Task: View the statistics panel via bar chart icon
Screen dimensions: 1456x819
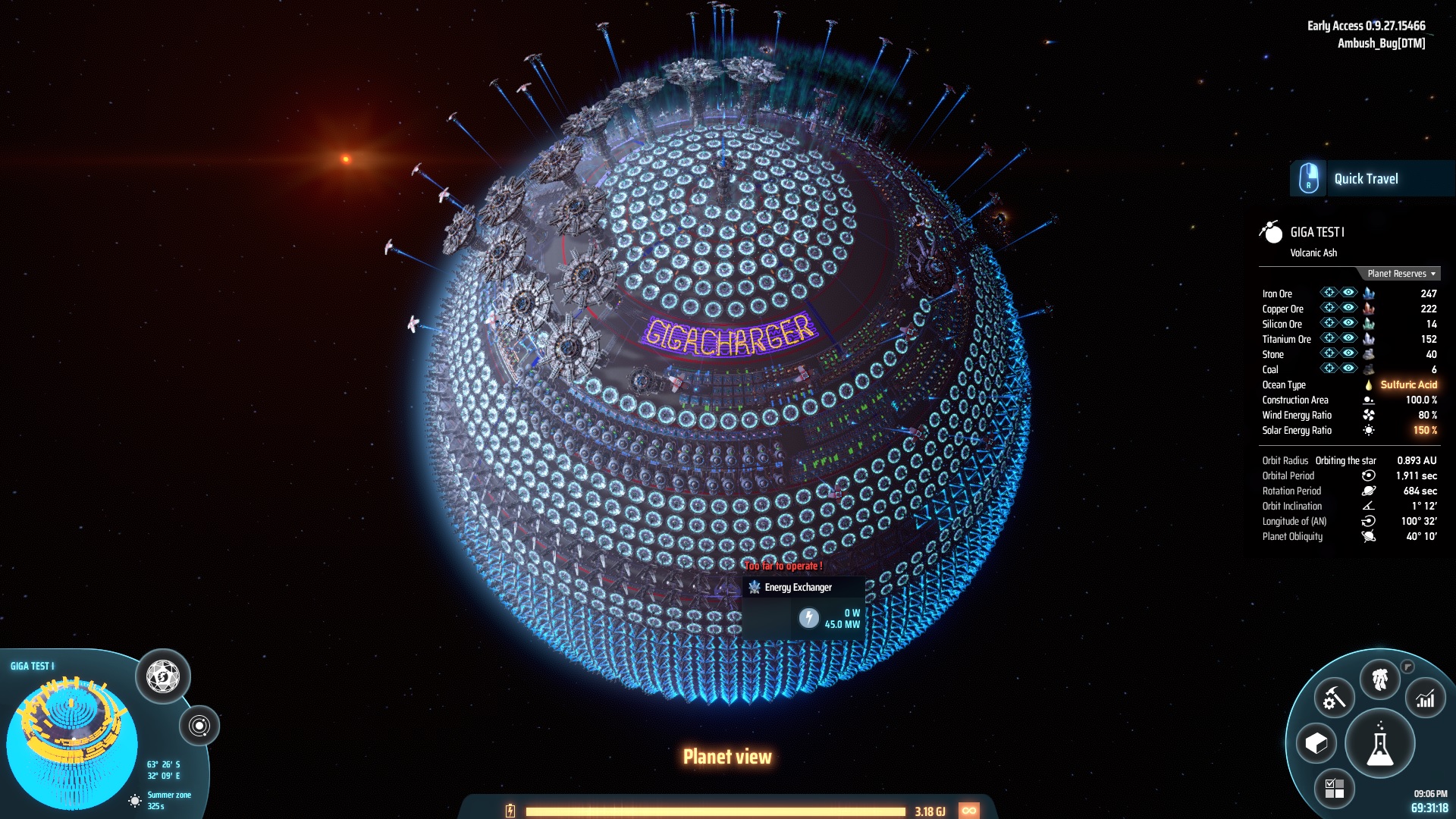Action: click(1426, 699)
